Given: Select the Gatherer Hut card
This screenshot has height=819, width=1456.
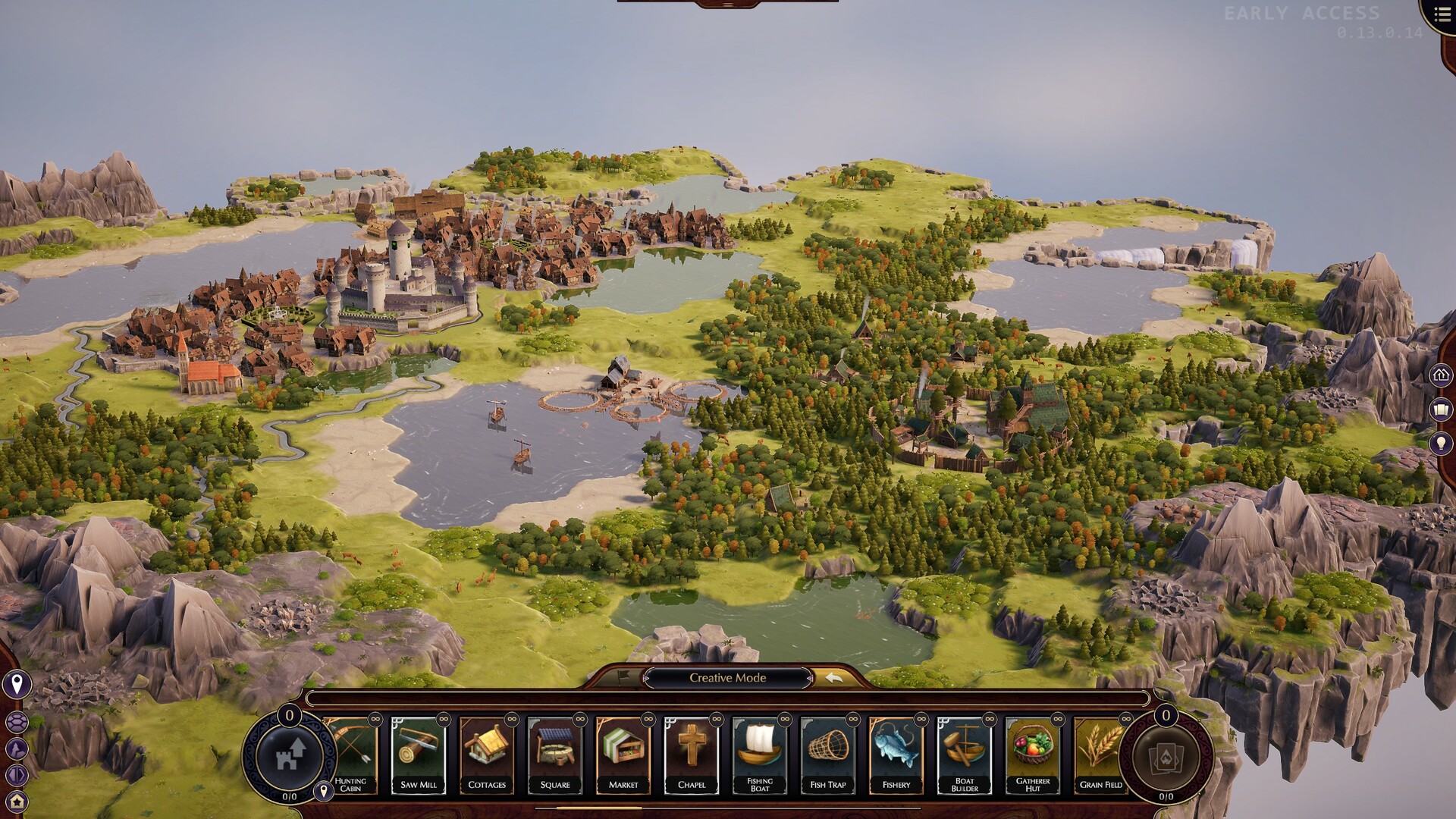Looking at the screenshot, I should click(x=1033, y=755).
